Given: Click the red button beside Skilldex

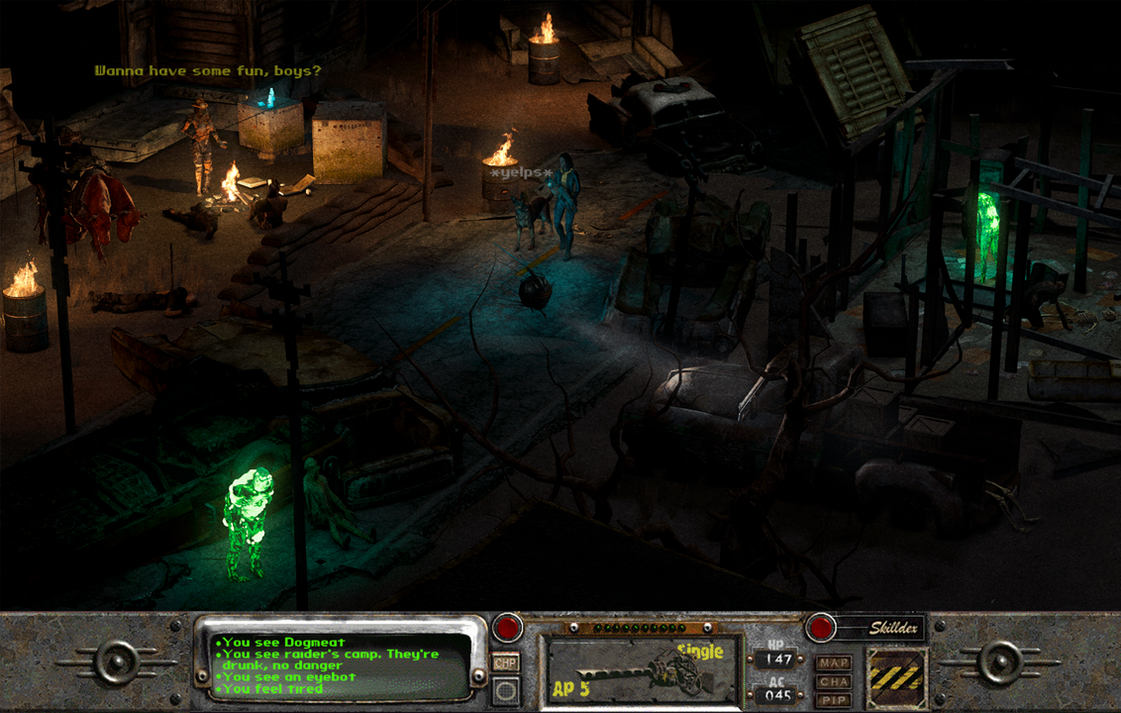Looking at the screenshot, I should pos(821,628).
